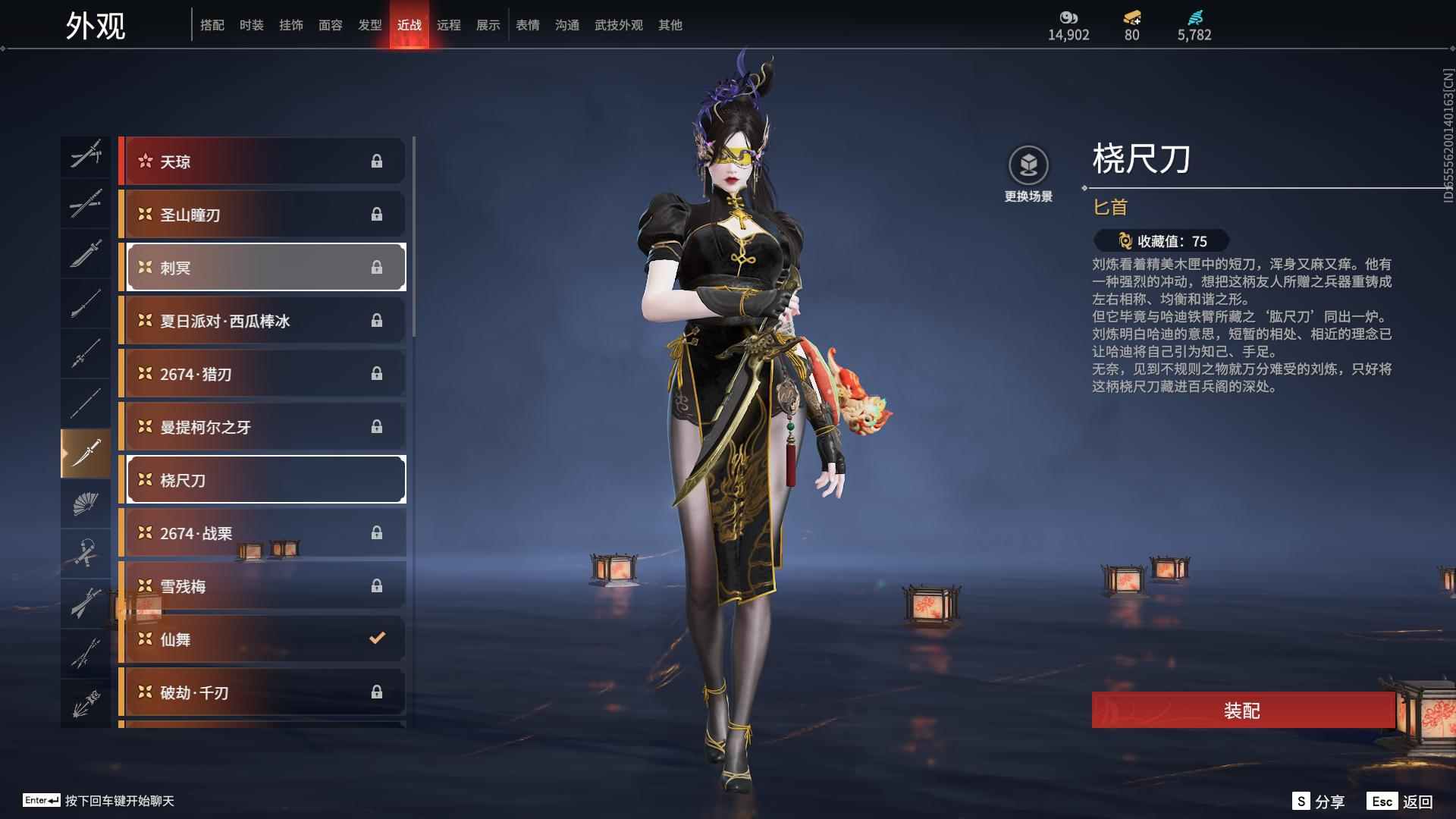This screenshot has width=1456, height=819.
Task: Click the Esc 返回 link
Action: tap(1401, 800)
